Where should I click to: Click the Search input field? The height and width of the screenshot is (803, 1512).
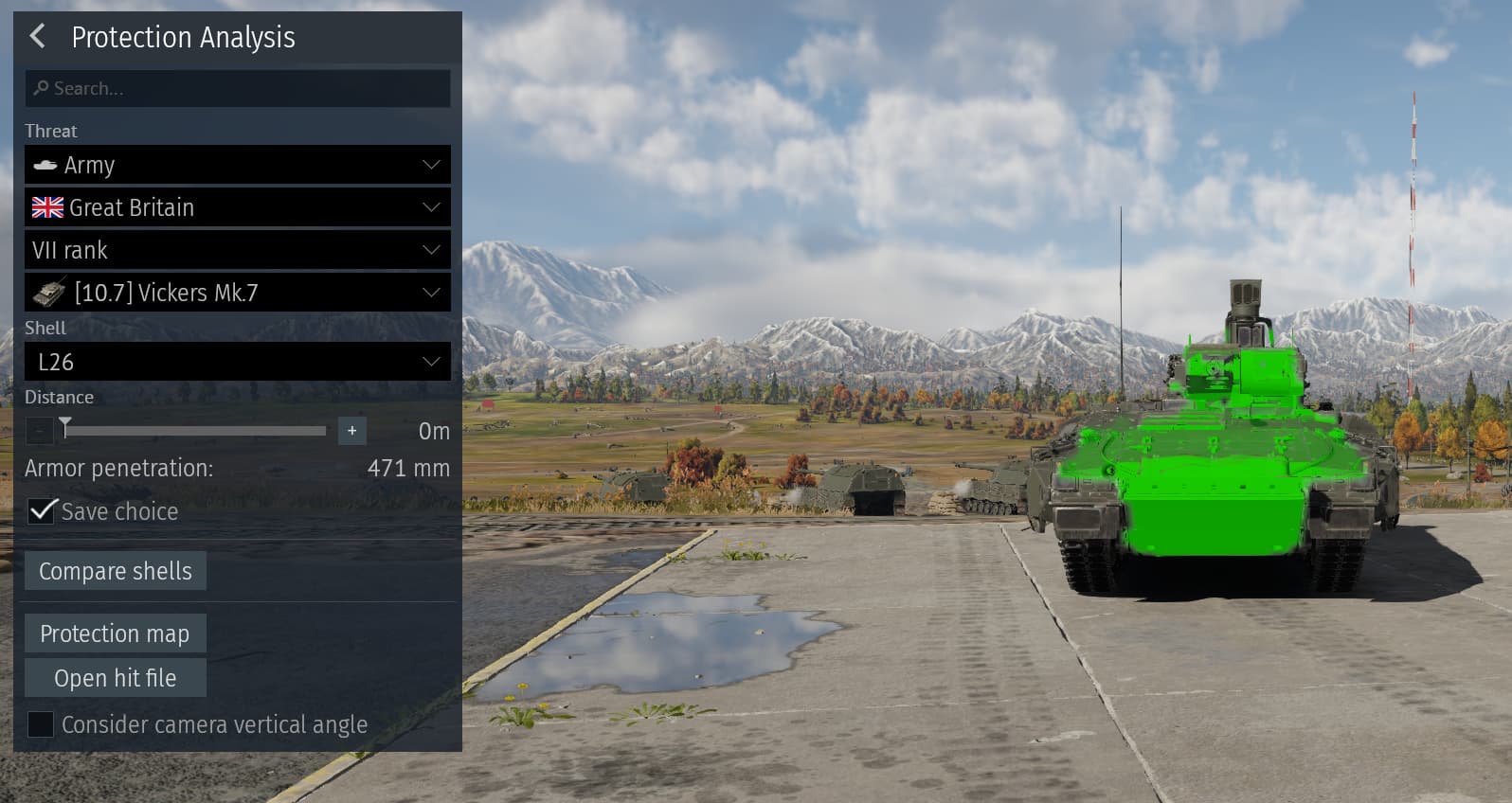point(237,88)
